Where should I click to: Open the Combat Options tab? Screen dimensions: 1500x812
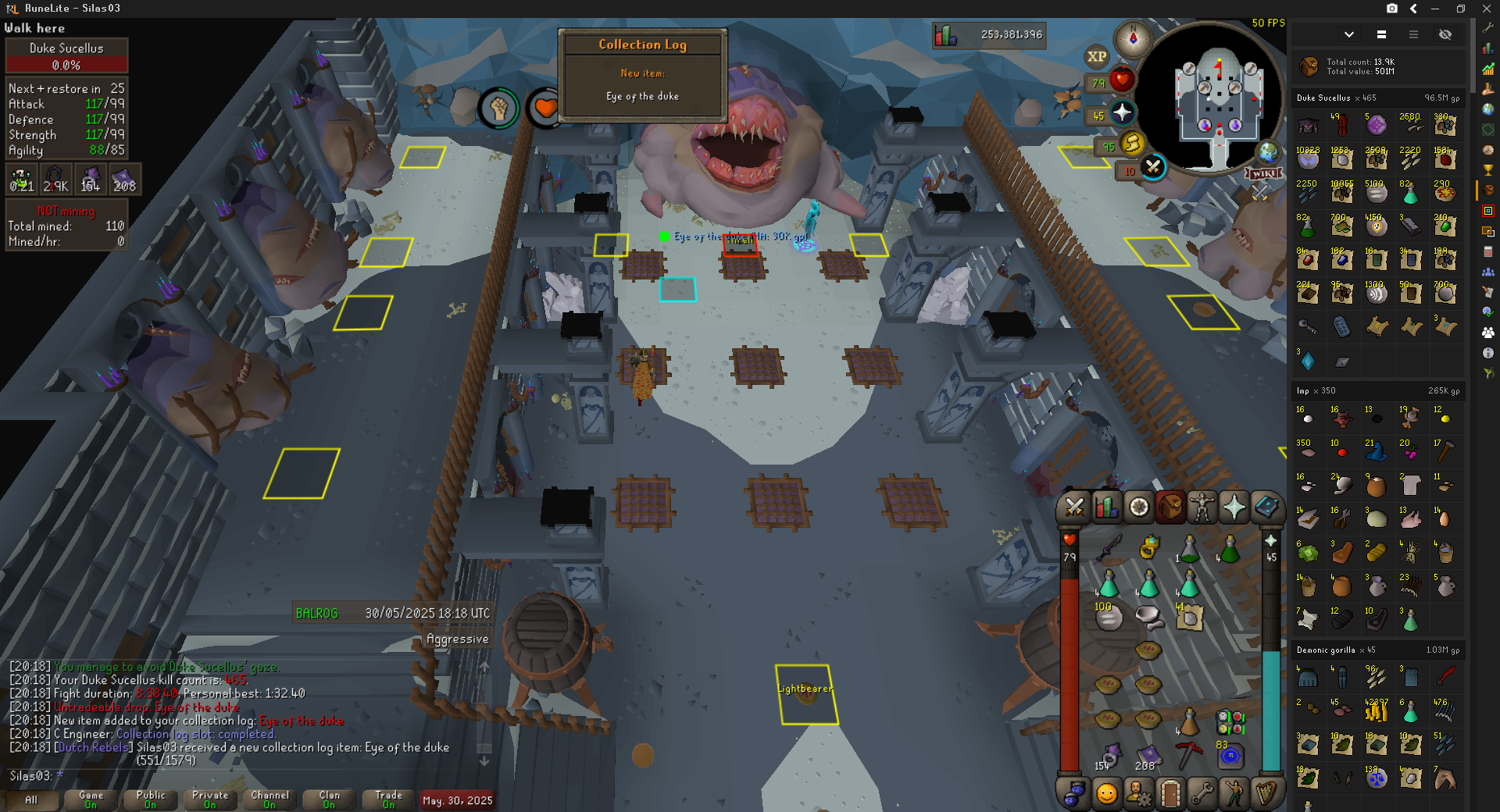click(x=1074, y=508)
